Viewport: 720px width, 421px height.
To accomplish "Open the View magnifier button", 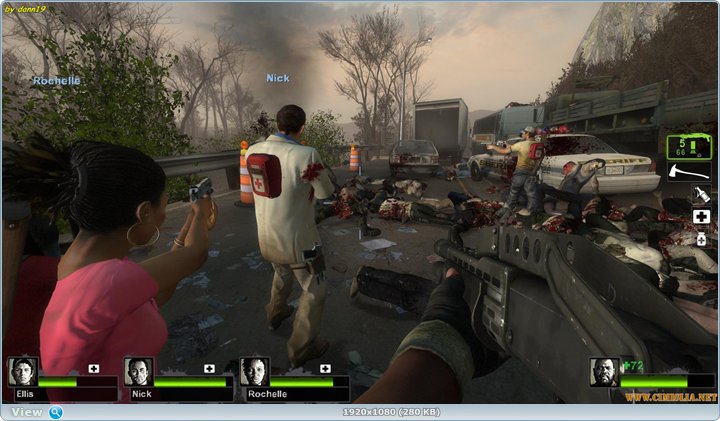I will (56, 411).
